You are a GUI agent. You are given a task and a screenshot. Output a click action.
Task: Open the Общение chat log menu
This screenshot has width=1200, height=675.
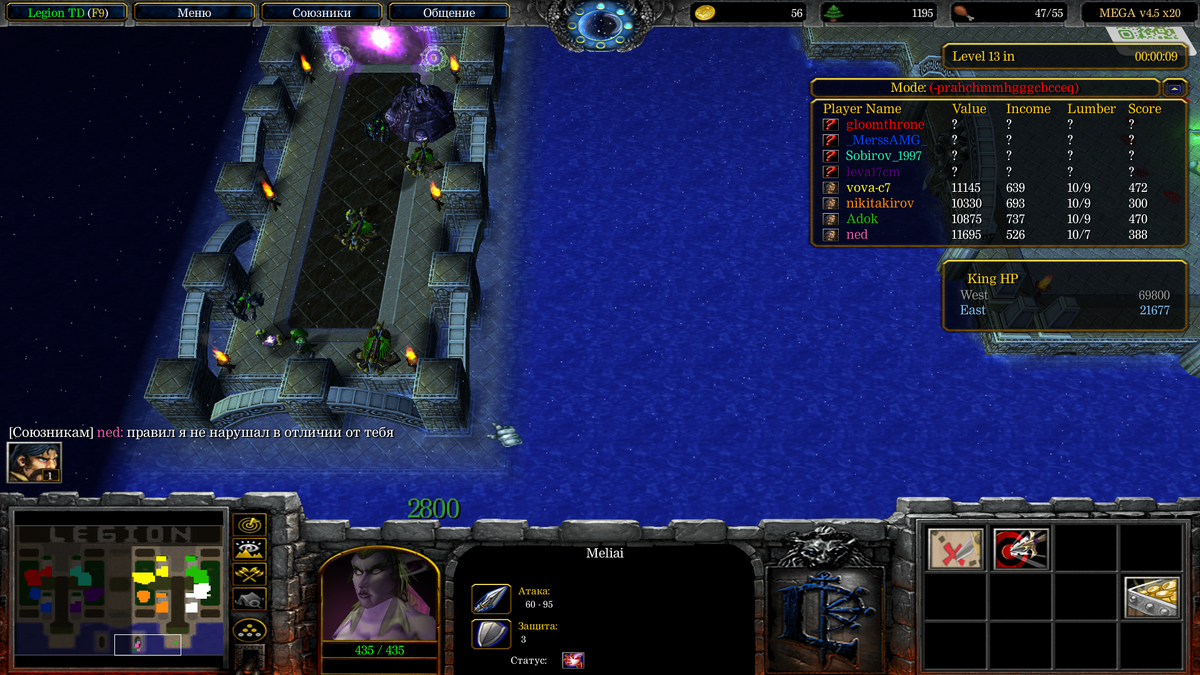[449, 13]
